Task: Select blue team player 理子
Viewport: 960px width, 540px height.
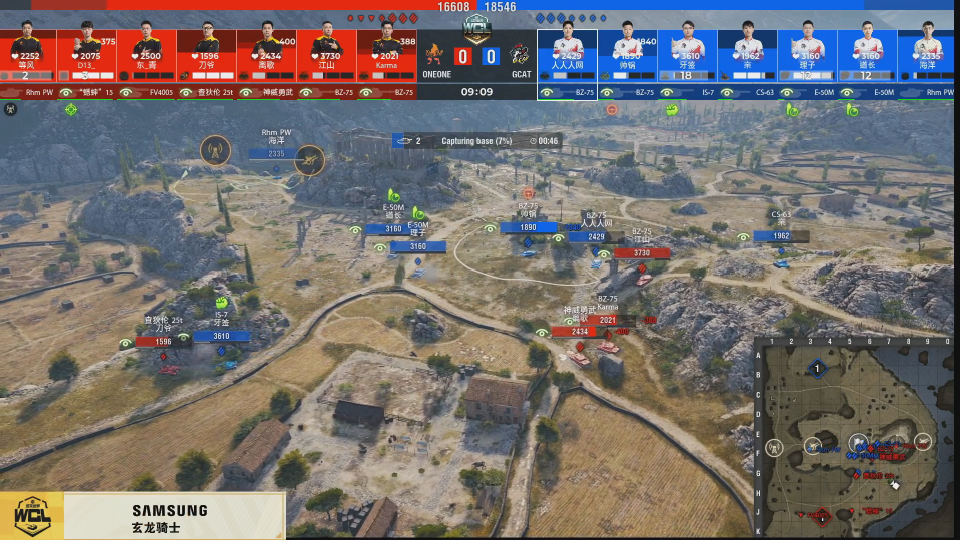Action: point(807,55)
